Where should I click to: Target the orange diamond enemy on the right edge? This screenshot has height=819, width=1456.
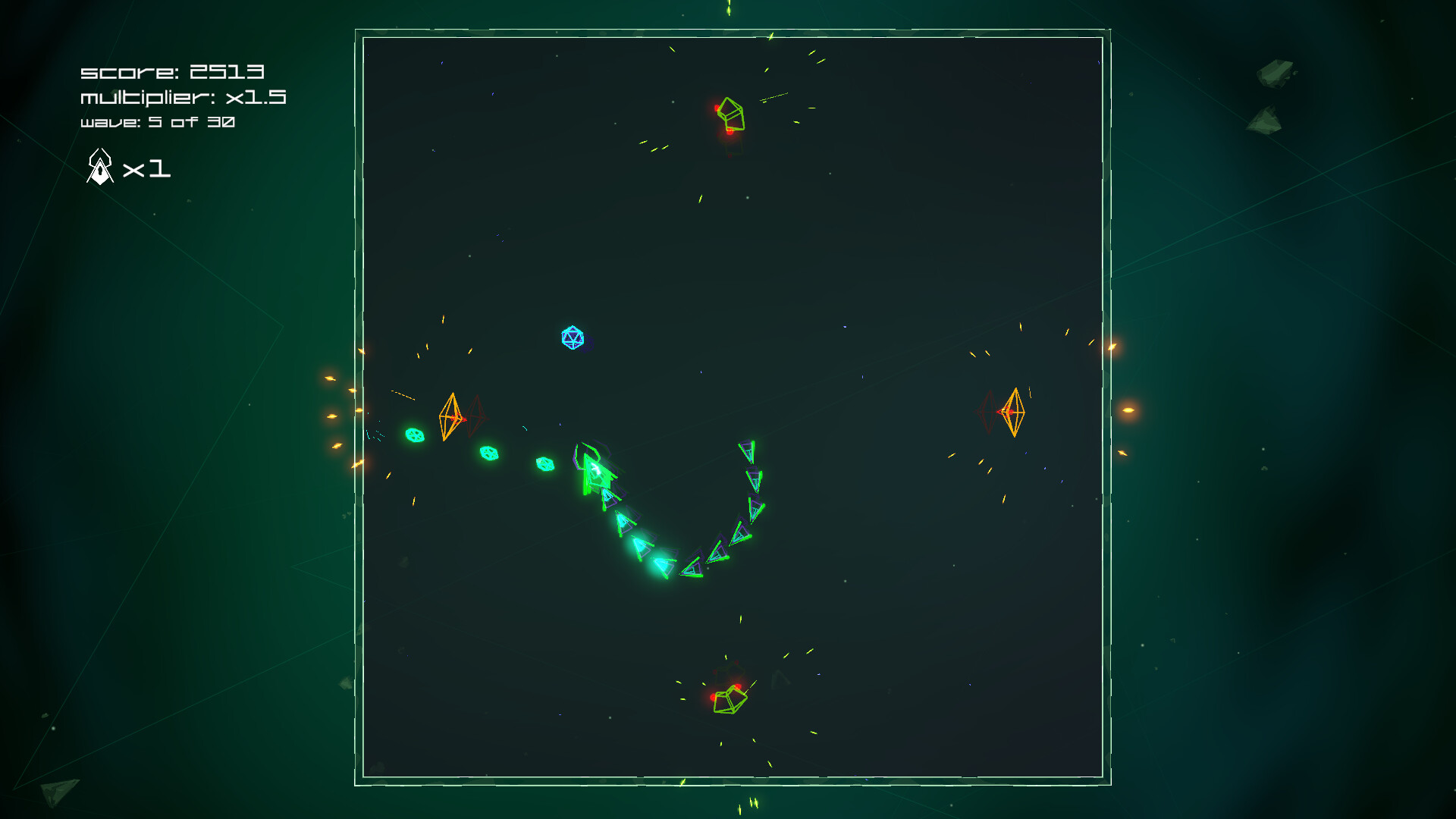[1014, 410]
